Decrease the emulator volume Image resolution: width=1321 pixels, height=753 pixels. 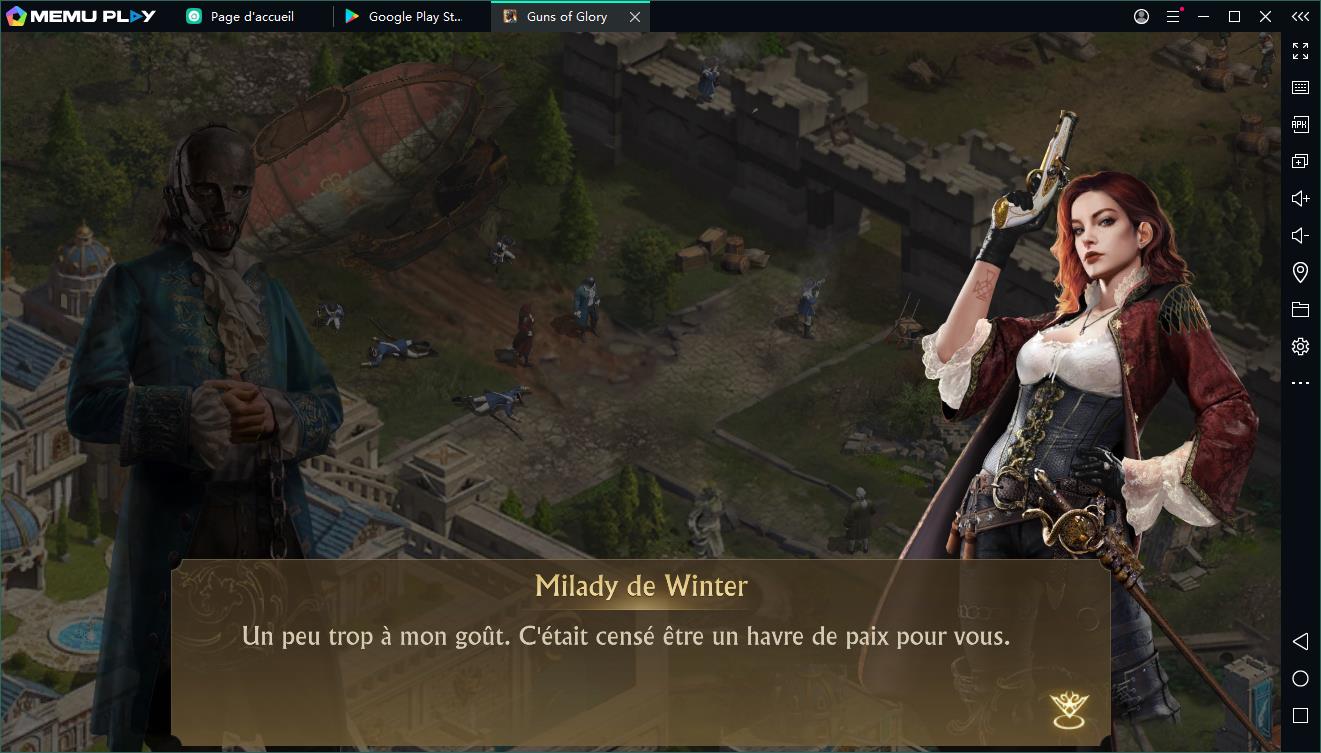[1300, 236]
